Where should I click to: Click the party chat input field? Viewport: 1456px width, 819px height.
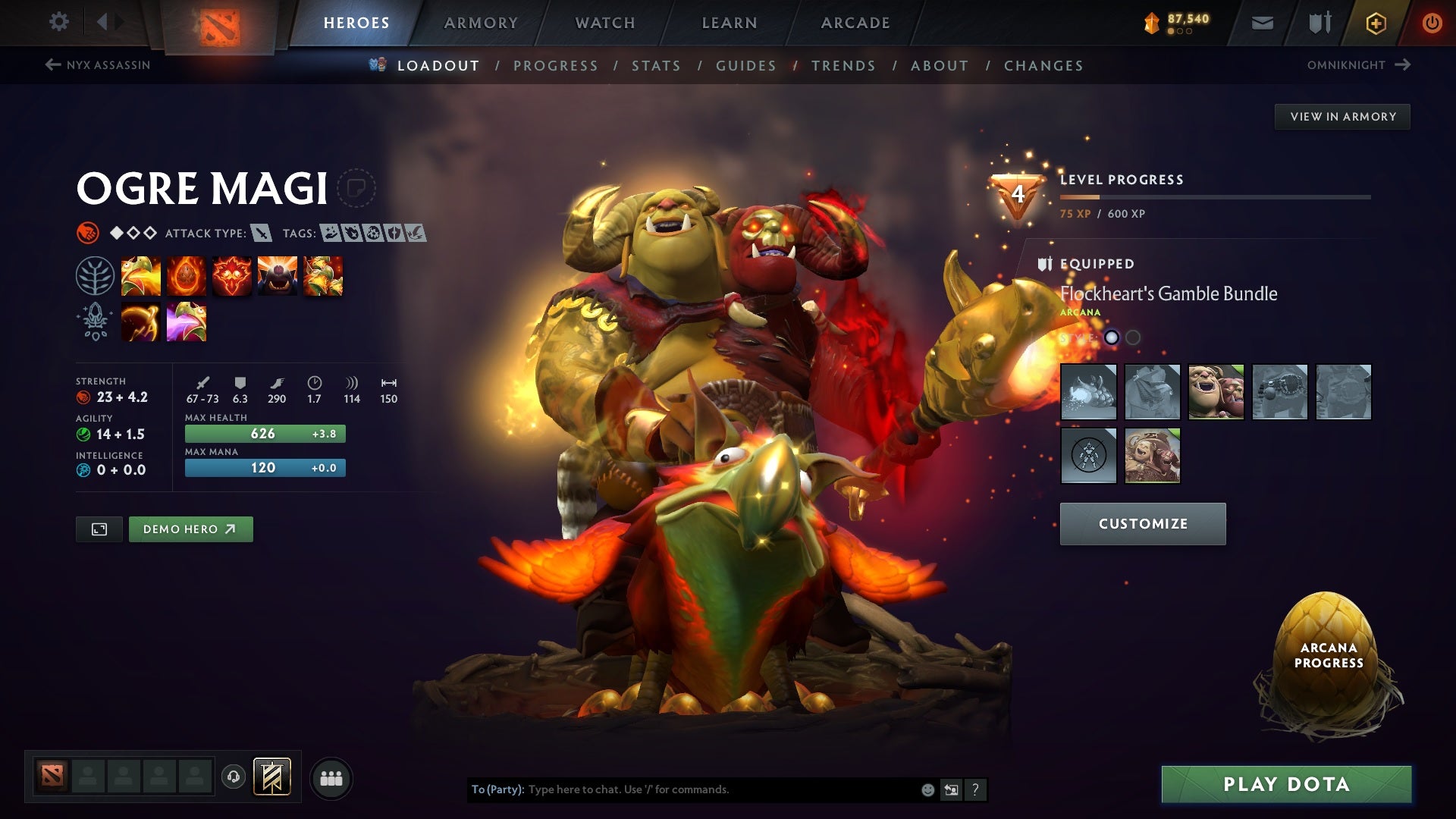(x=682, y=789)
